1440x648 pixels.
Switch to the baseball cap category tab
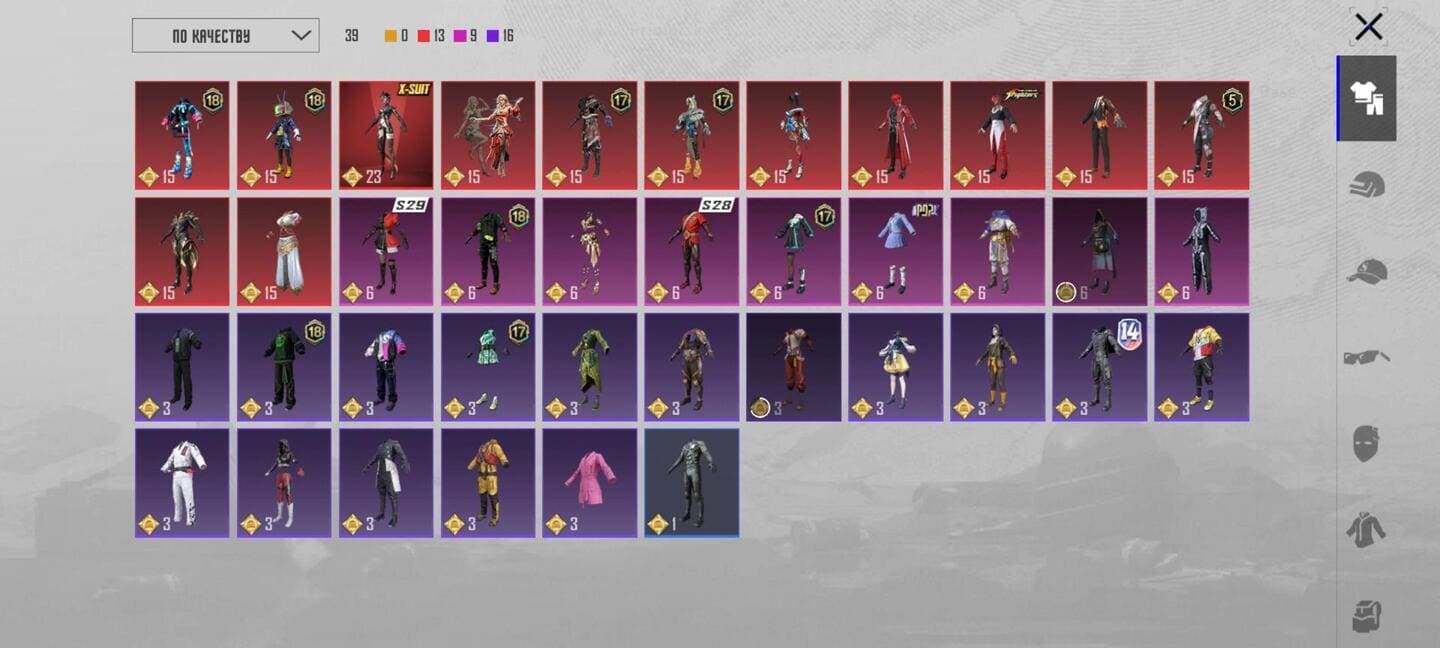point(1366,271)
